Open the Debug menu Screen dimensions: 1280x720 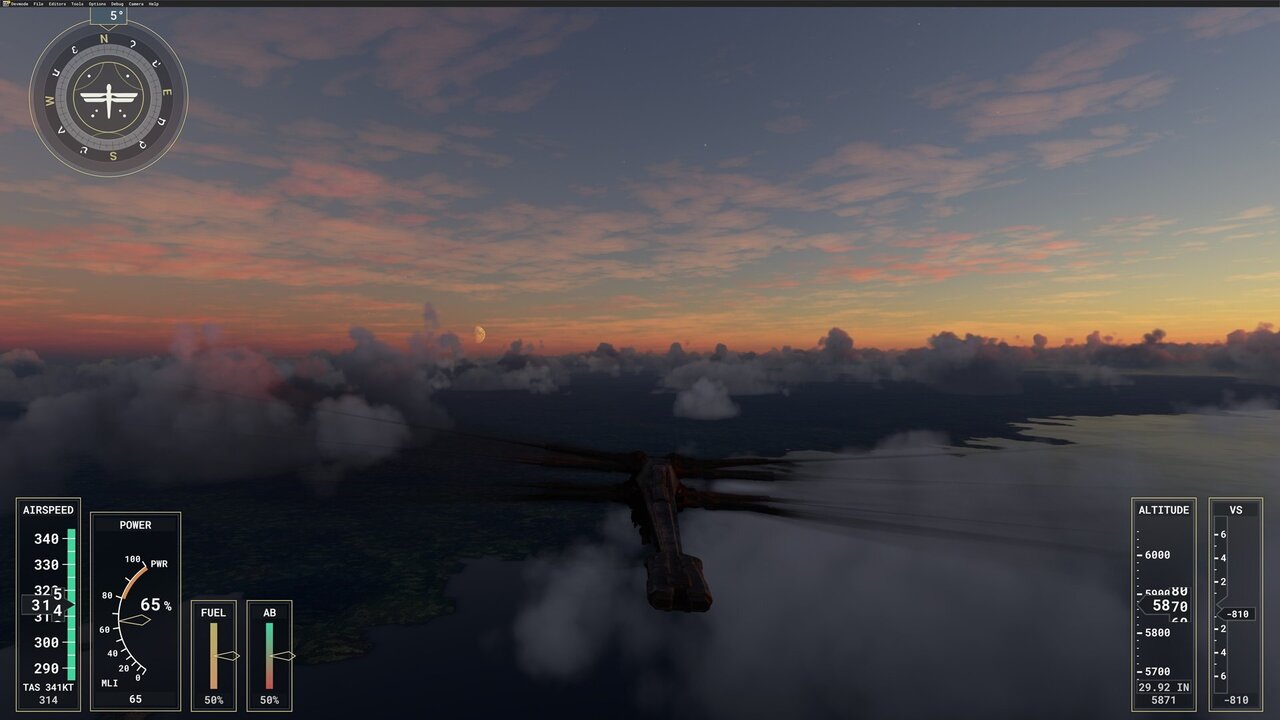point(117,4)
